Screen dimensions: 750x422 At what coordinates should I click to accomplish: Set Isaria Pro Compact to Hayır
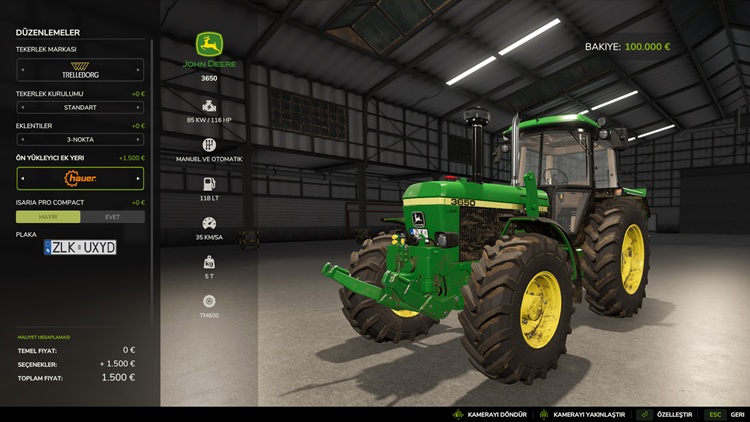pyautogui.click(x=48, y=216)
